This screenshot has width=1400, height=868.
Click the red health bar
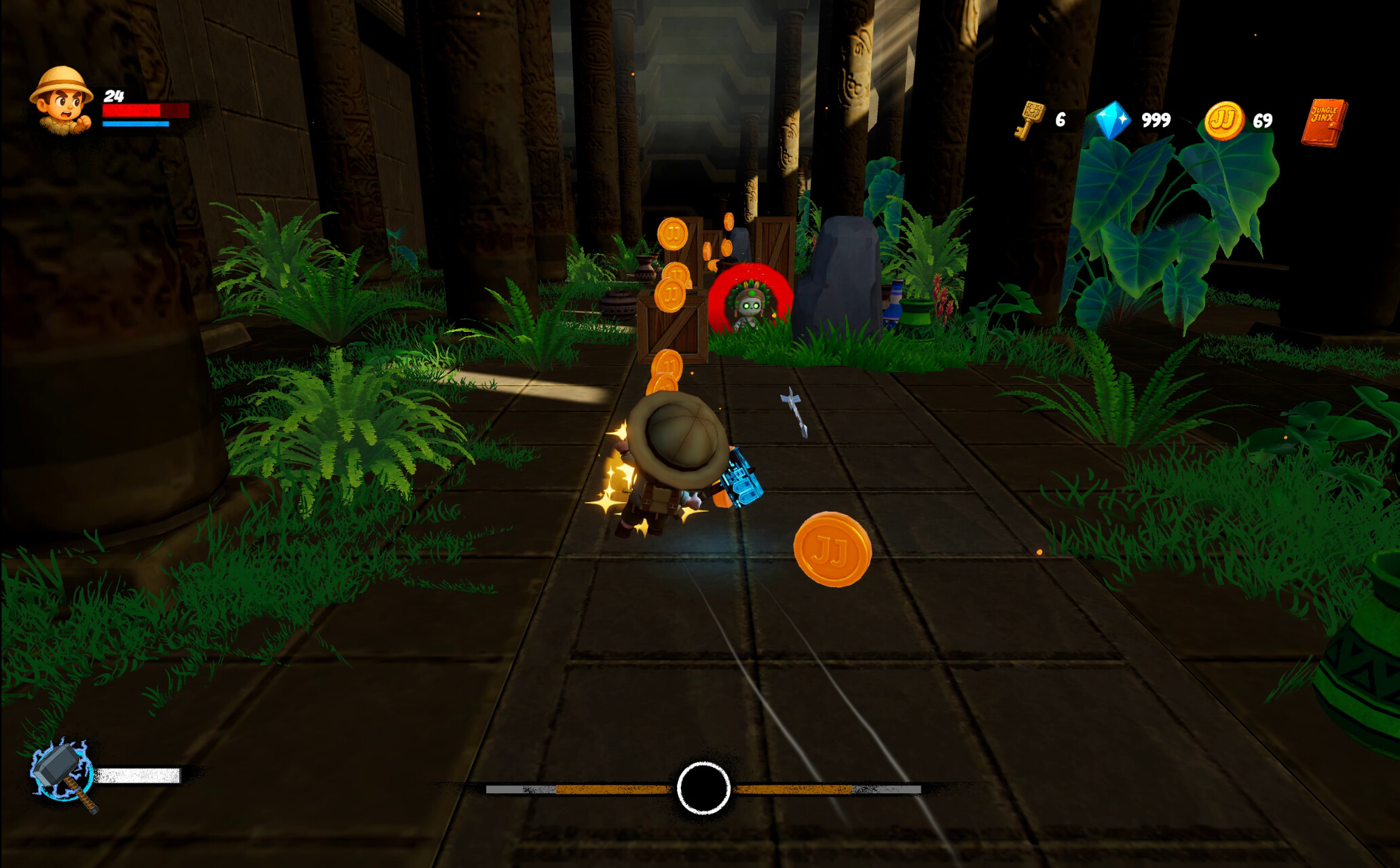click(x=144, y=111)
